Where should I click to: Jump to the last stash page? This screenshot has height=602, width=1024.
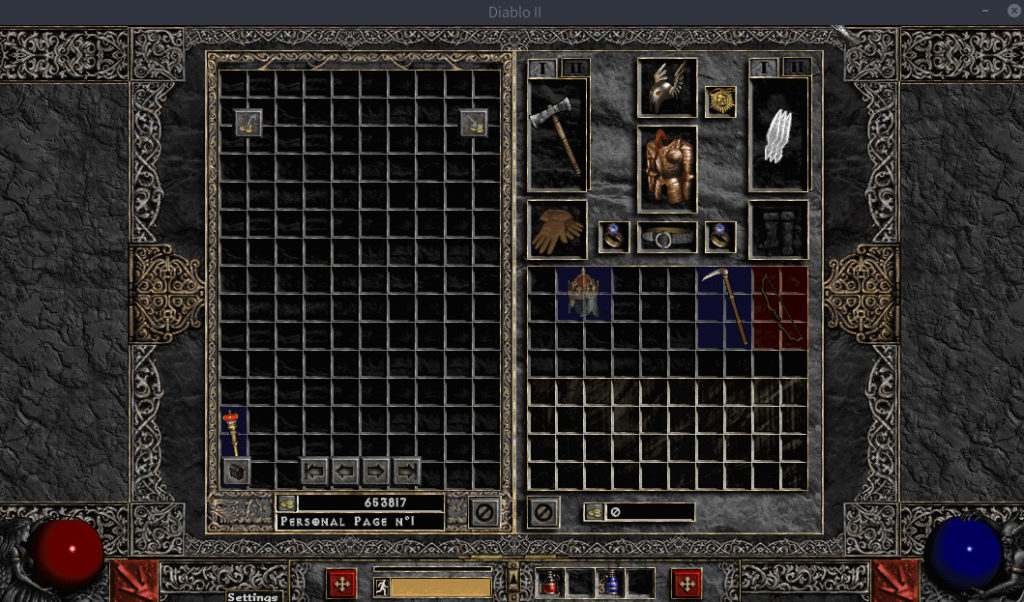[x=407, y=470]
